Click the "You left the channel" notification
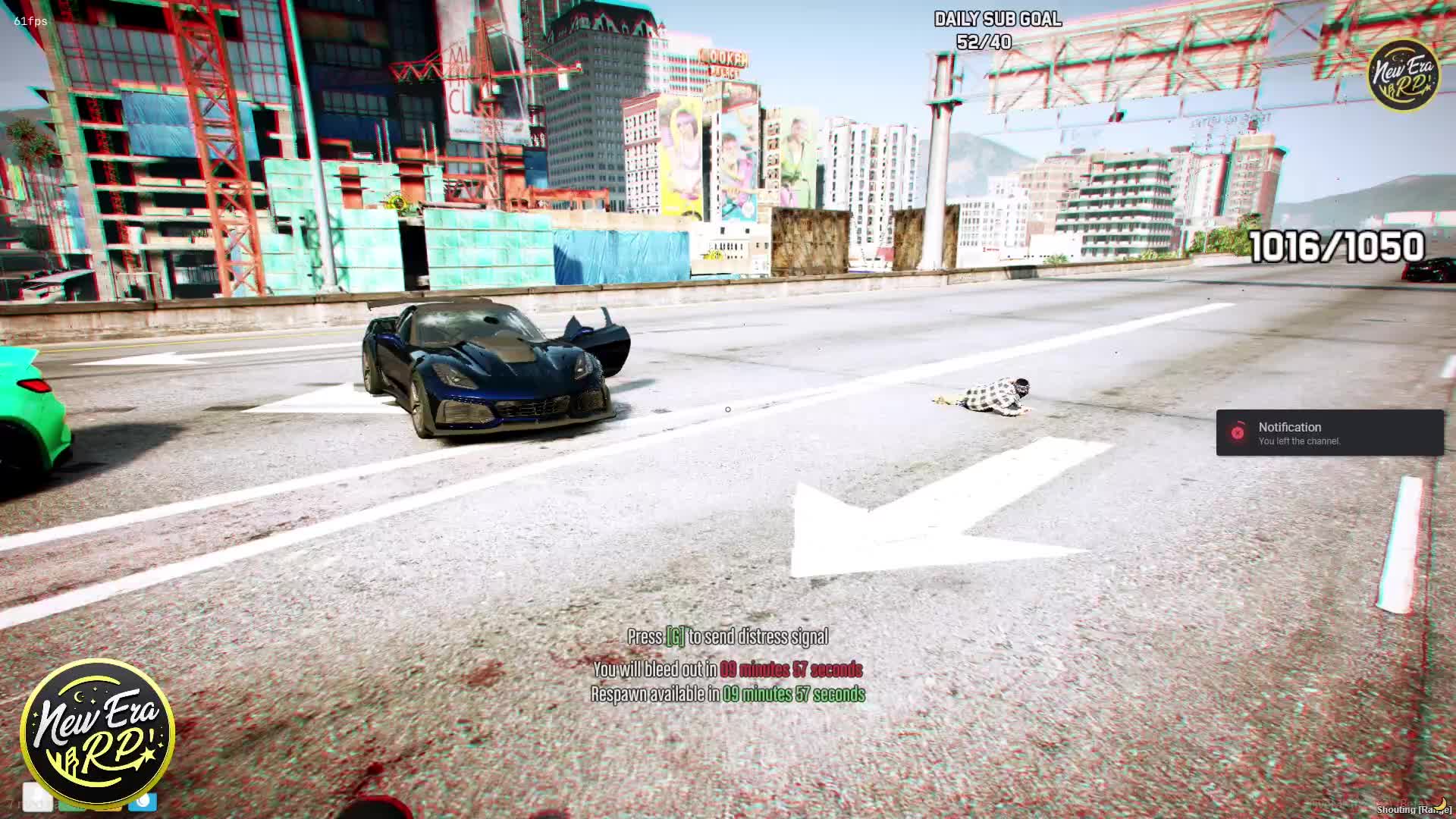This screenshot has height=819, width=1456. pyautogui.click(x=1329, y=433)
